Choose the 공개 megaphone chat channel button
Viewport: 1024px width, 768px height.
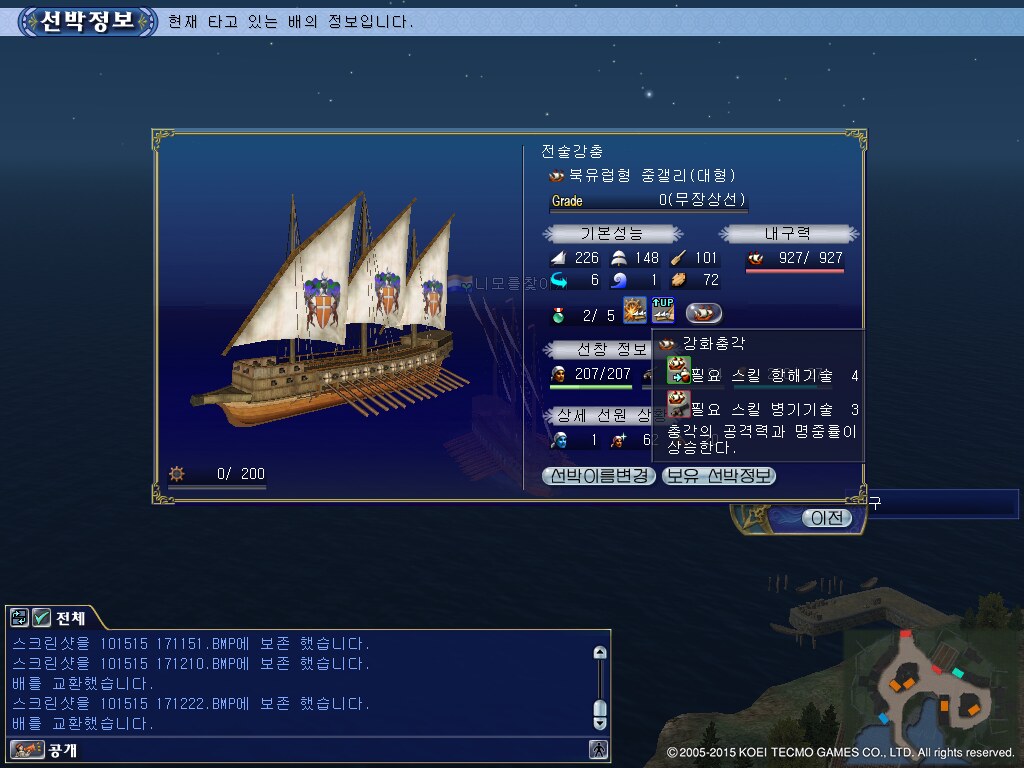pos(27,749)
